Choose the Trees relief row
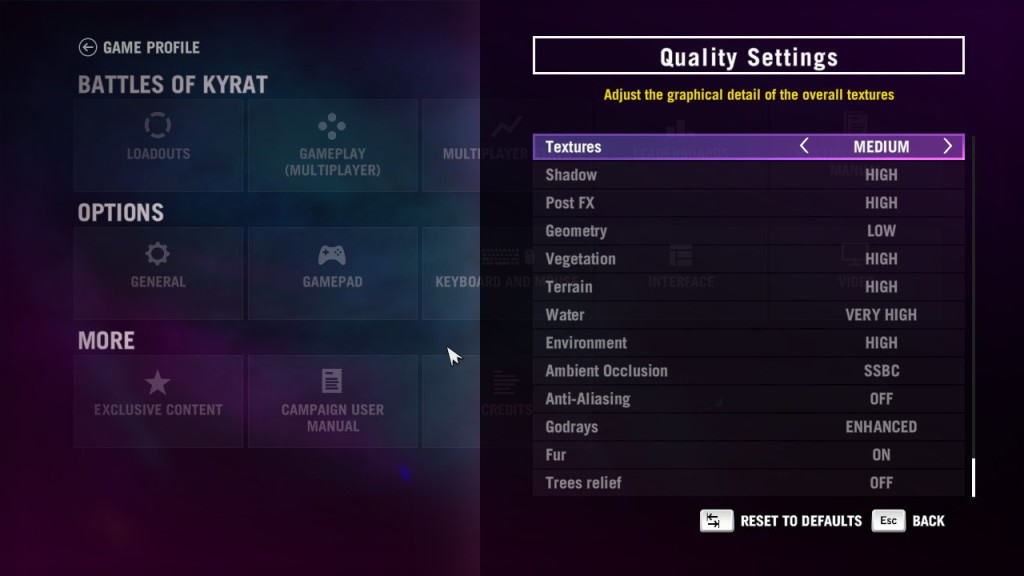 [x=748, y=483]
